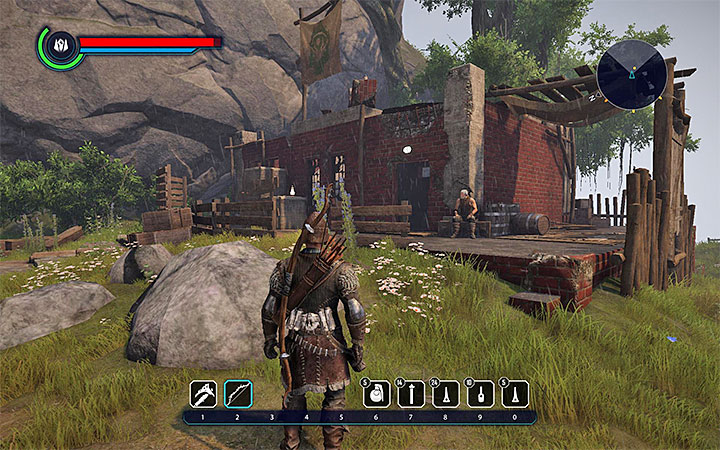This screenshot has width=720, height=450.
Task: Open the circular minimap
Action: coord(631,75)
